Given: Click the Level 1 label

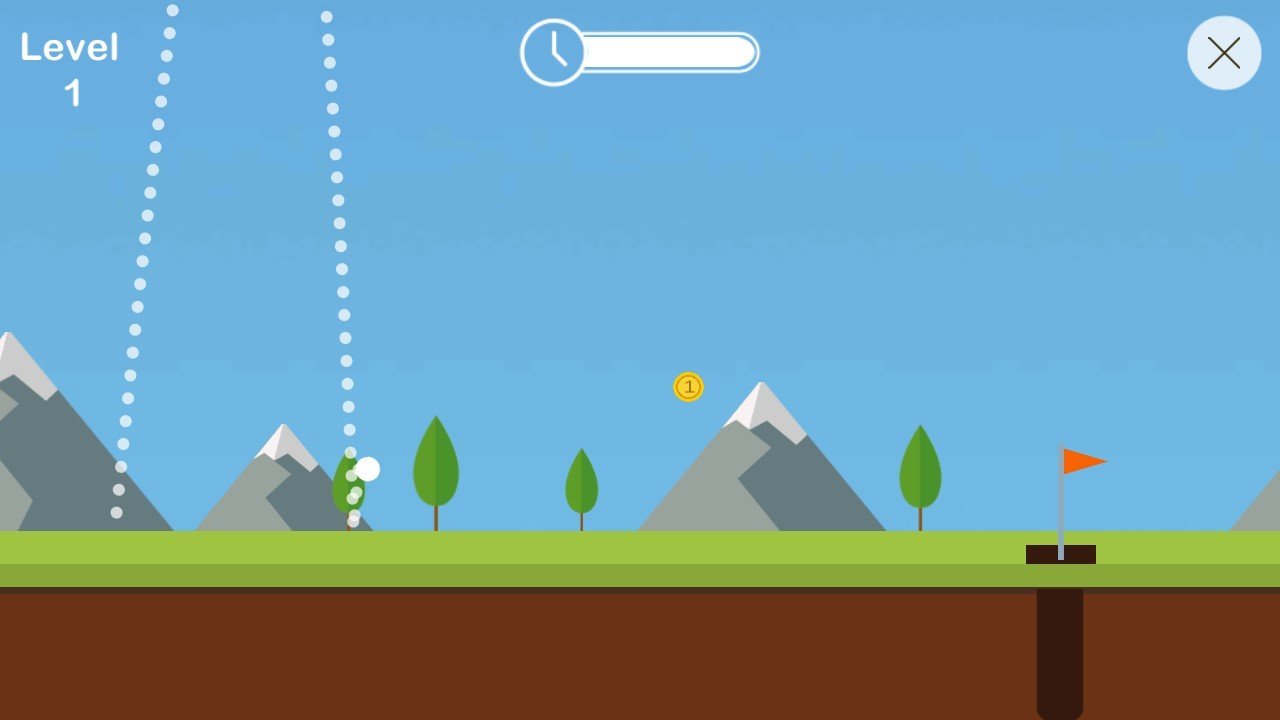Looking at the screenshot, I should 71,72.
